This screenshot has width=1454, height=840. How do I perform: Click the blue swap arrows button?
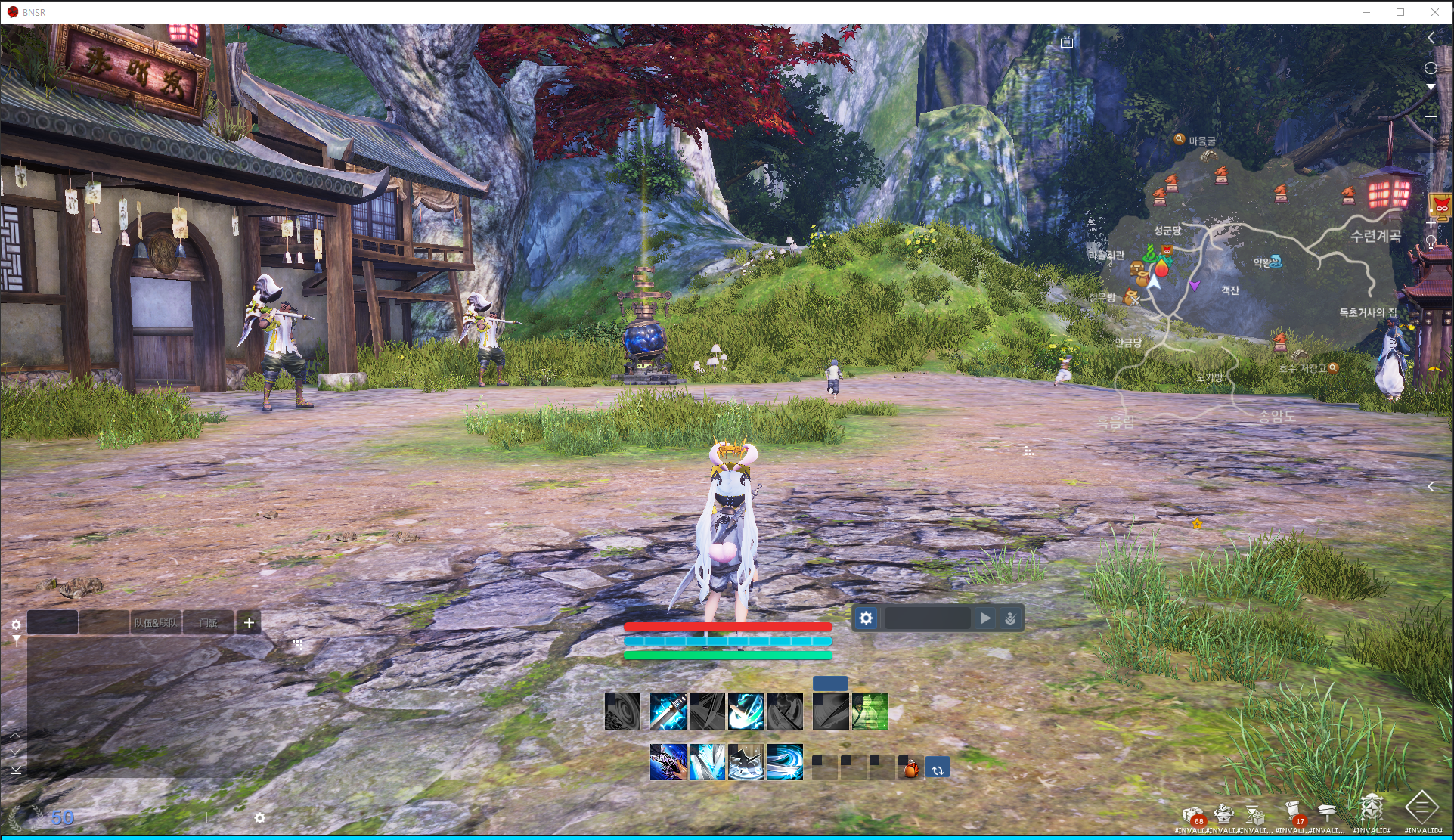tap(938, 769)
